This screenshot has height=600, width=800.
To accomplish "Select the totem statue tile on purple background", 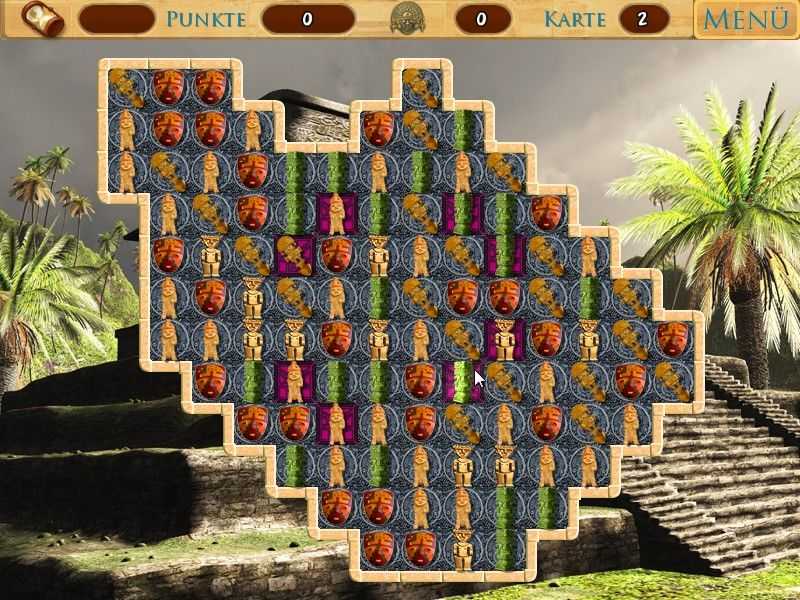I will [x=504, y=340].
